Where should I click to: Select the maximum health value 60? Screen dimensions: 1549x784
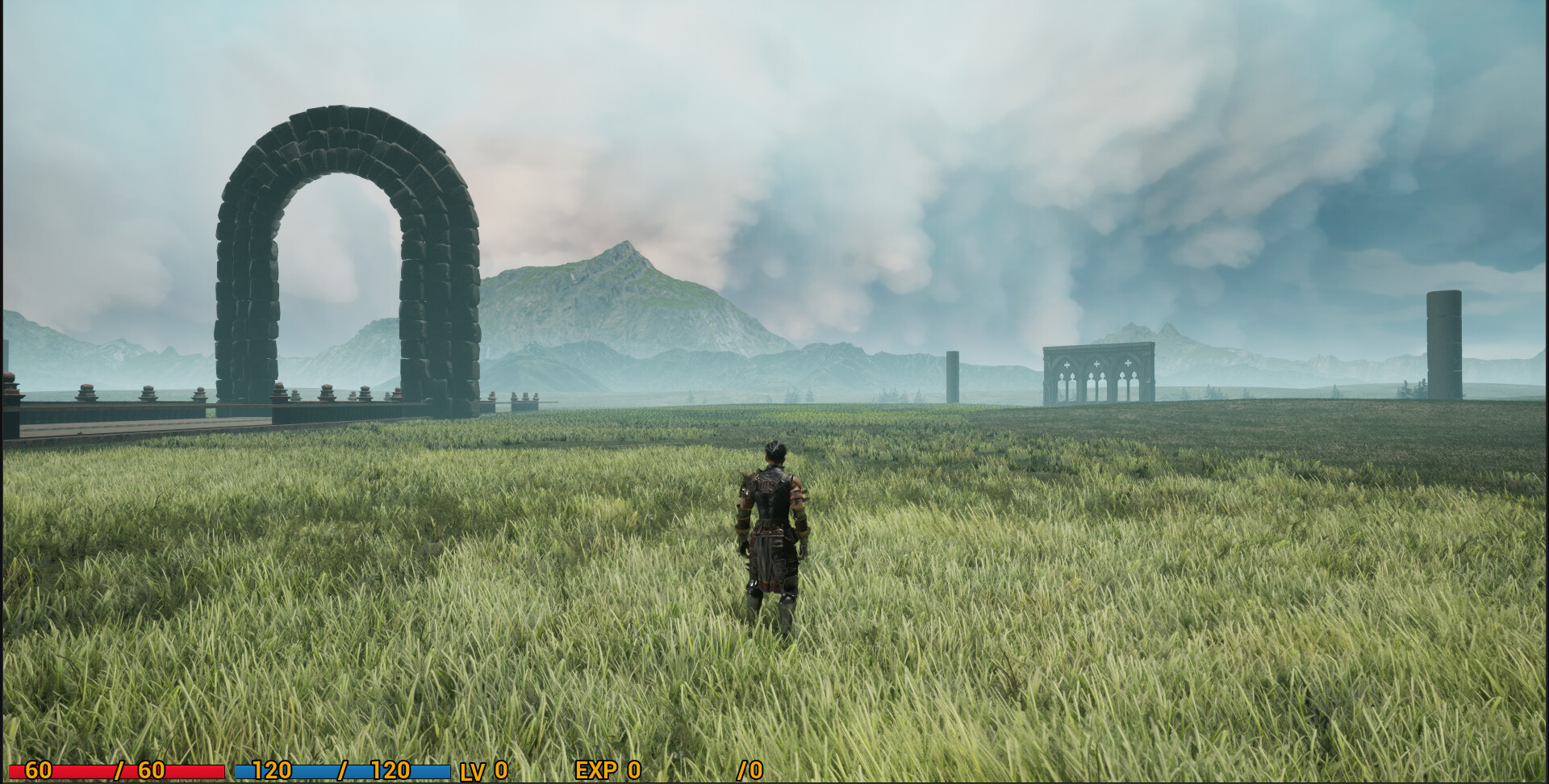153,770
